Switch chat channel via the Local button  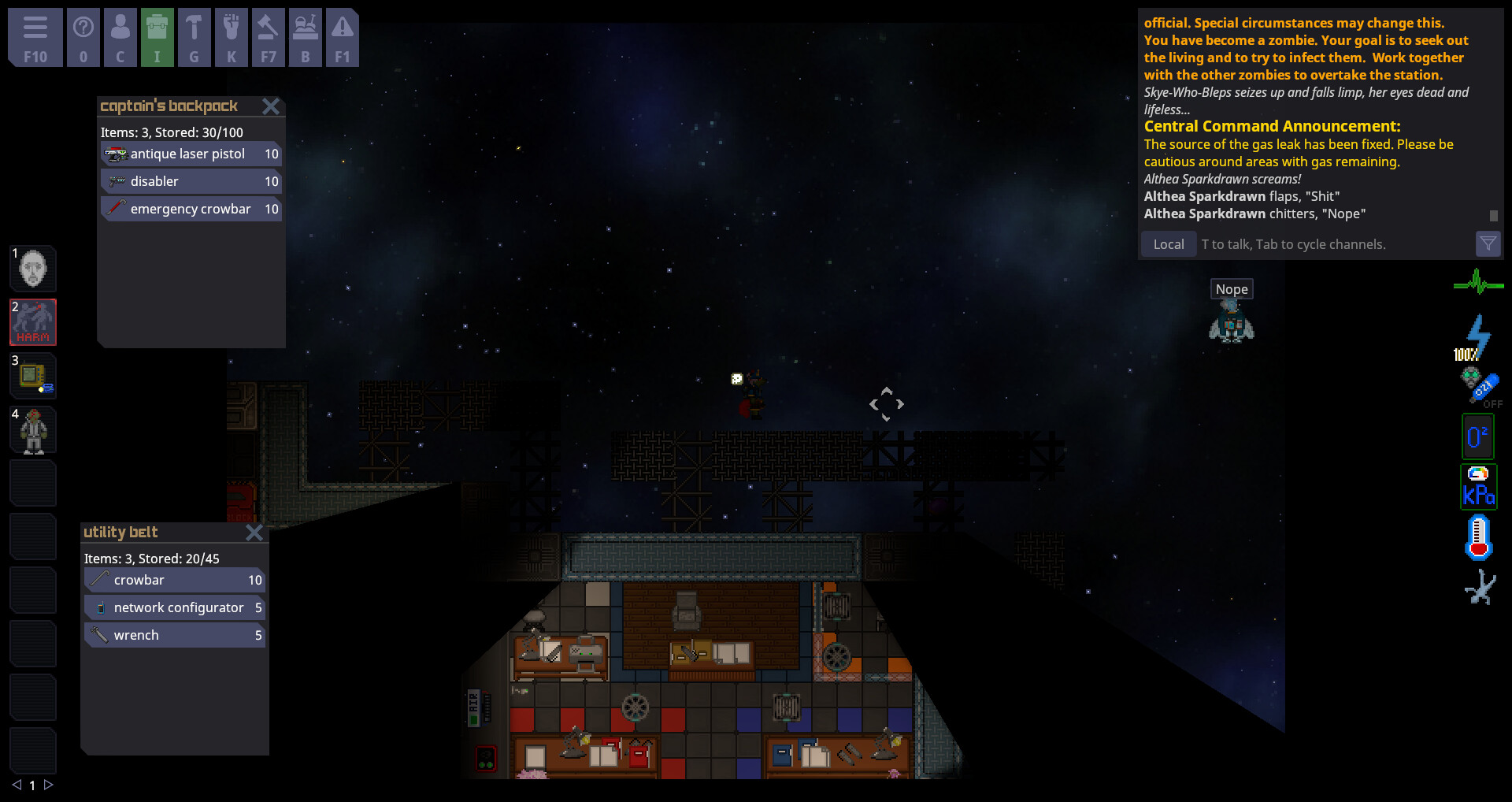[x=1168, y=244]
